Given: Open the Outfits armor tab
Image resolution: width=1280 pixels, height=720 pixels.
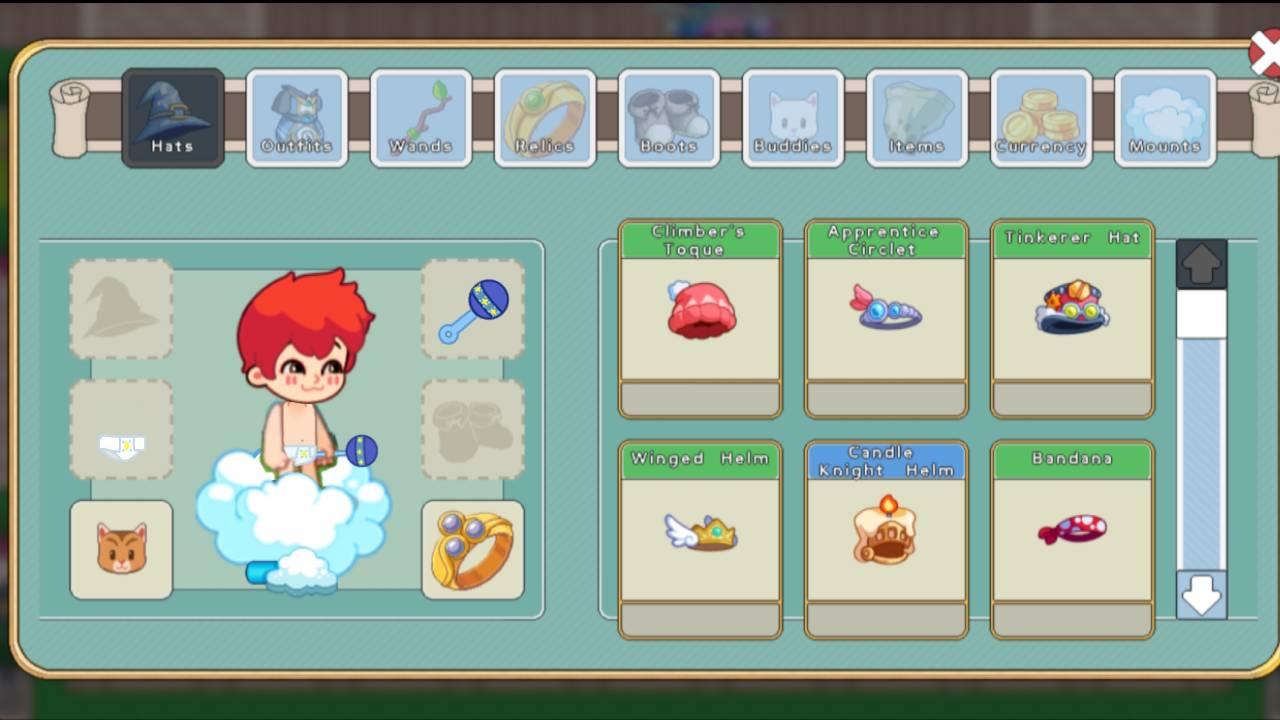Looking at the screenshot, I should pos(296,117).
